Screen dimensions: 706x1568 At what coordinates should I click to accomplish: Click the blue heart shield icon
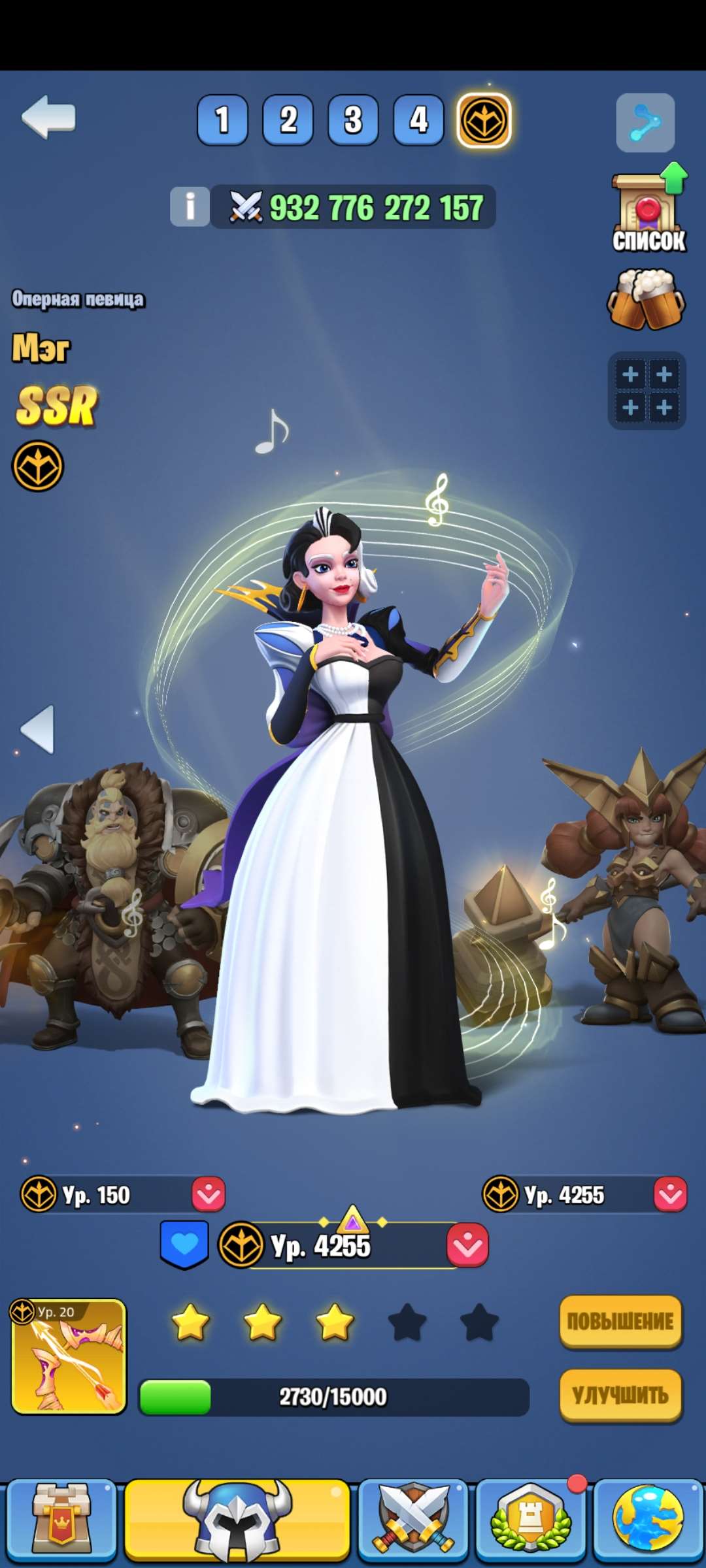(x=184, y=1244)
